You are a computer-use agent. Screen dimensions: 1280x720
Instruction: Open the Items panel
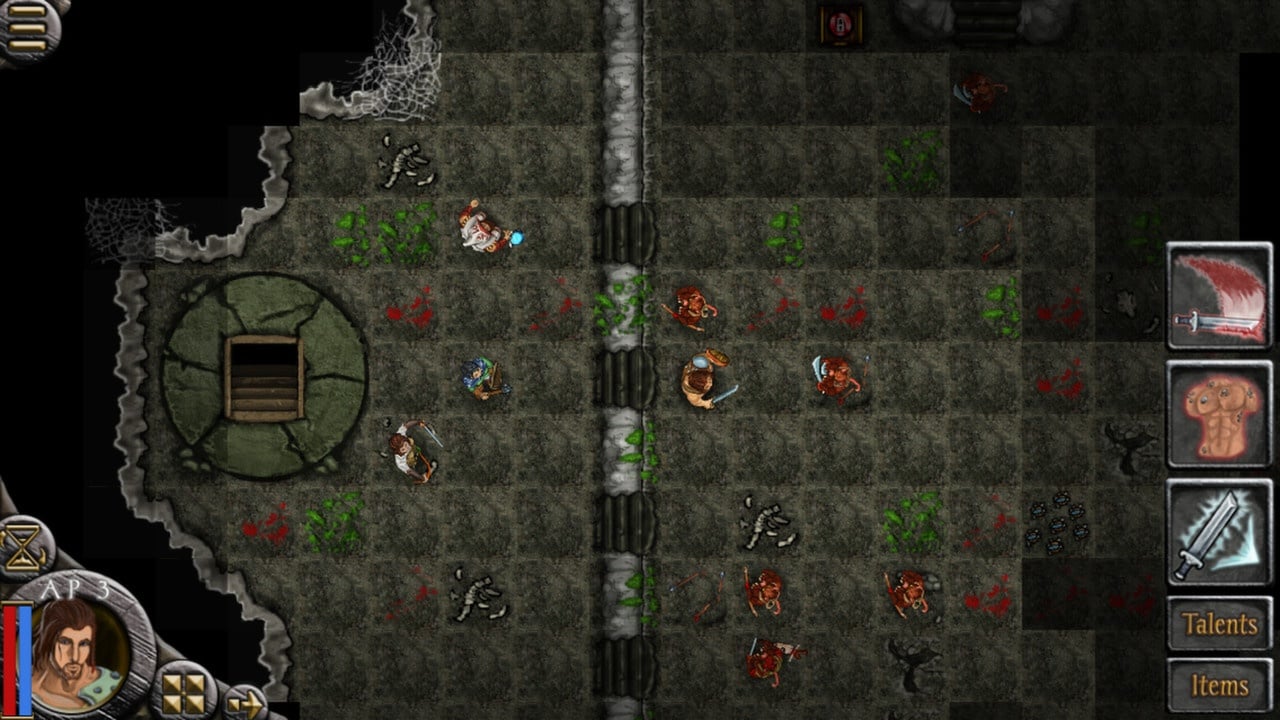tap(1219, 685)
